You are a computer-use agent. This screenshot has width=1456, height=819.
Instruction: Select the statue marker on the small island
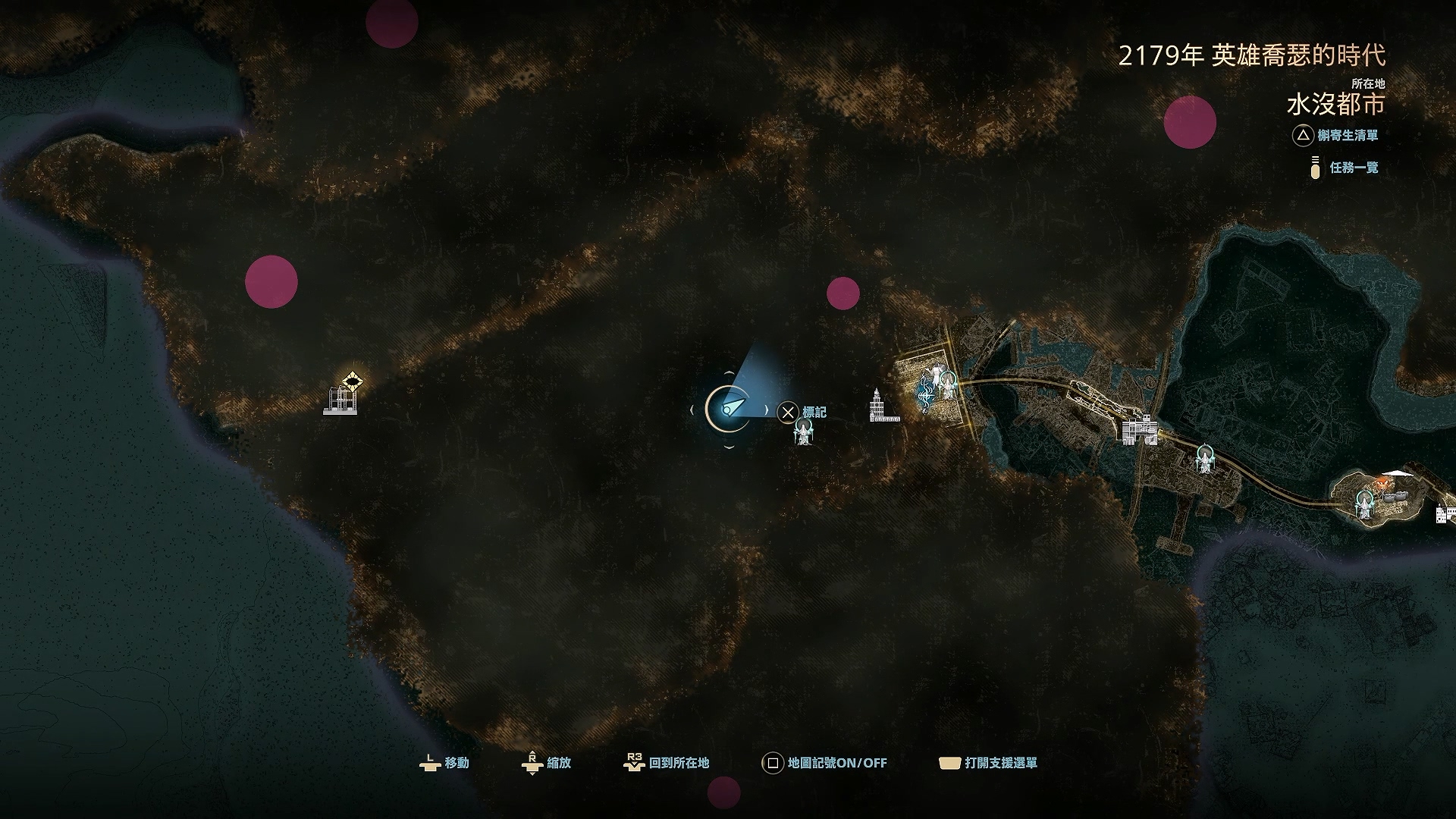click(x=1365, y=503)
